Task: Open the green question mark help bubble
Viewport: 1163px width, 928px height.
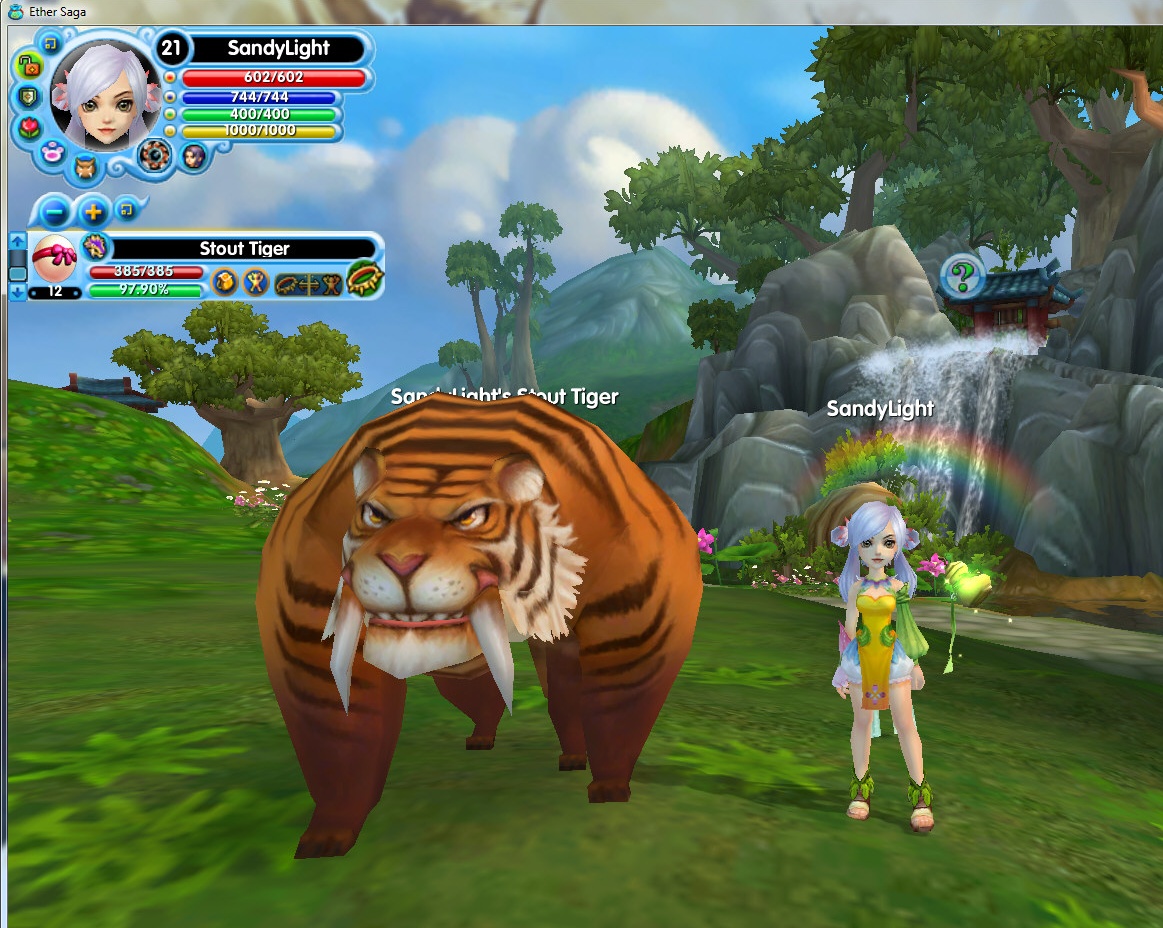Action: pos(962,273)
